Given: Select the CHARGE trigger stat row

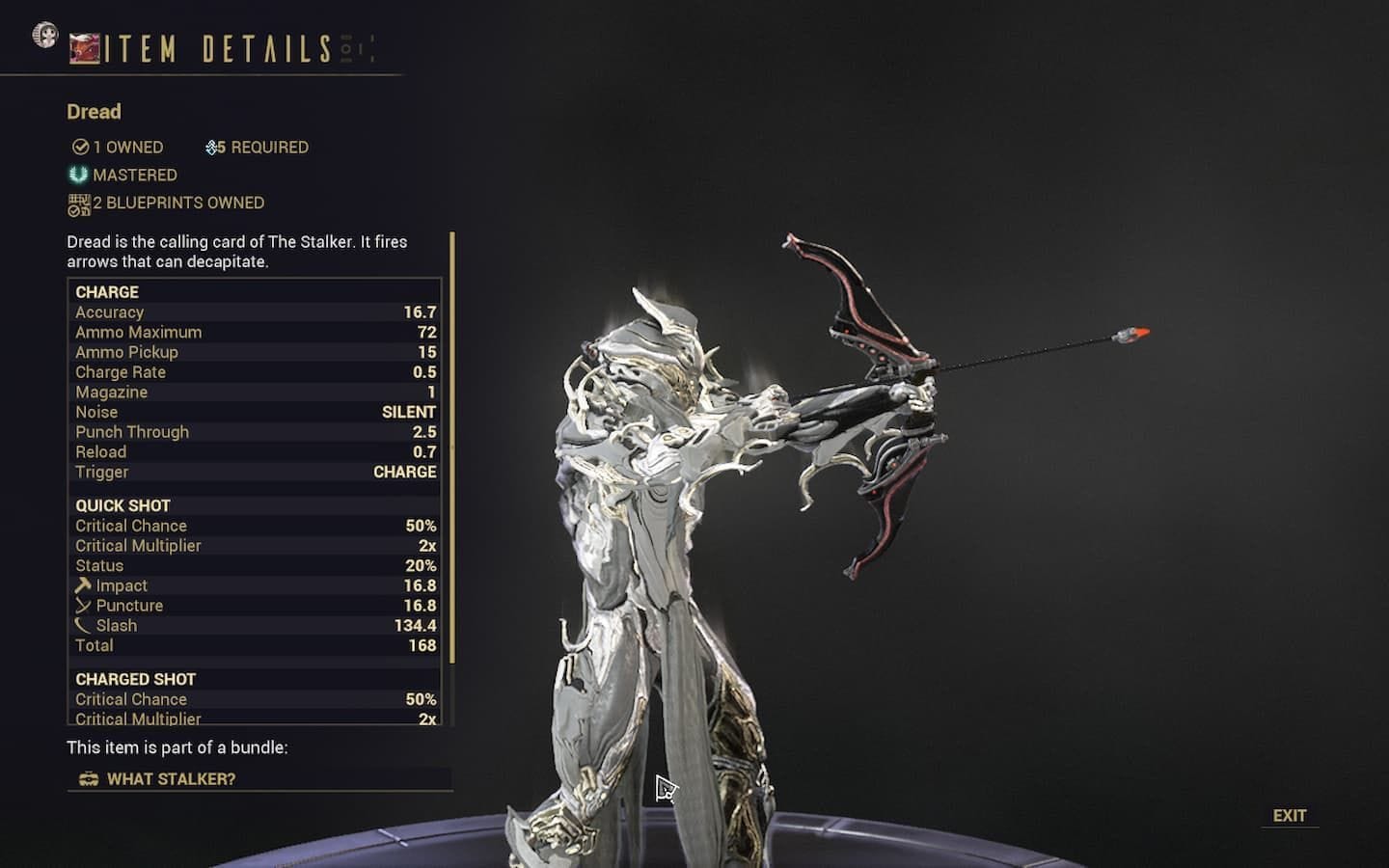Looking at the screenshot, I should point(255,472).
